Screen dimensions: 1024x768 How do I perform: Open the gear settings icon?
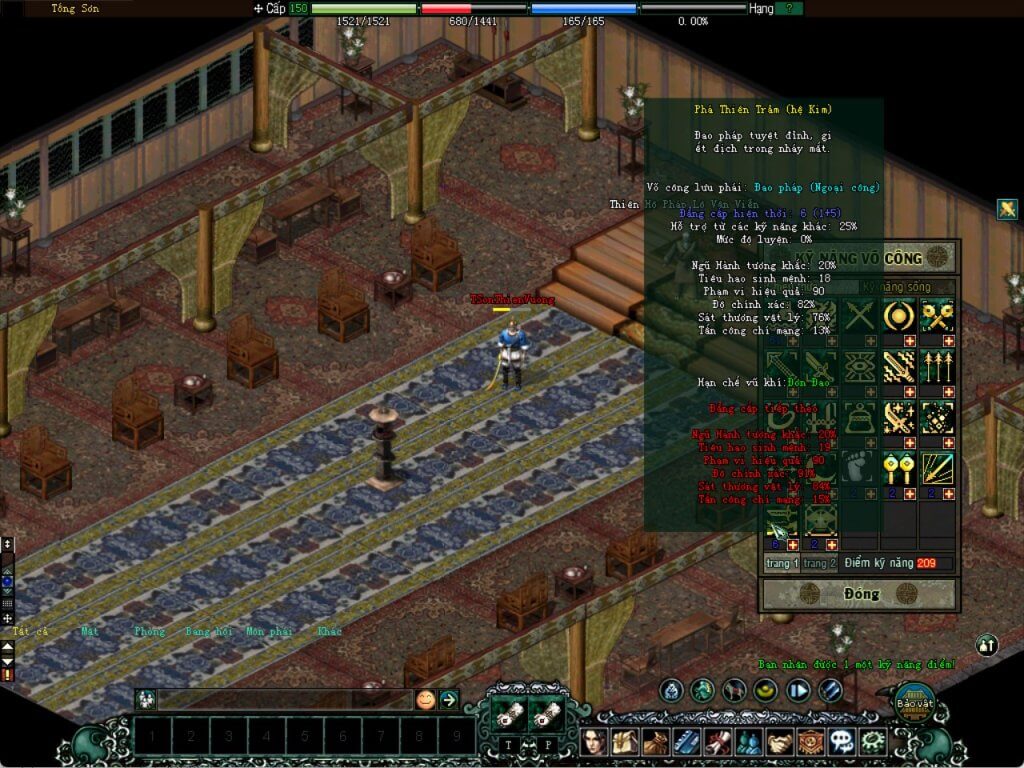(x=874, y=742)
